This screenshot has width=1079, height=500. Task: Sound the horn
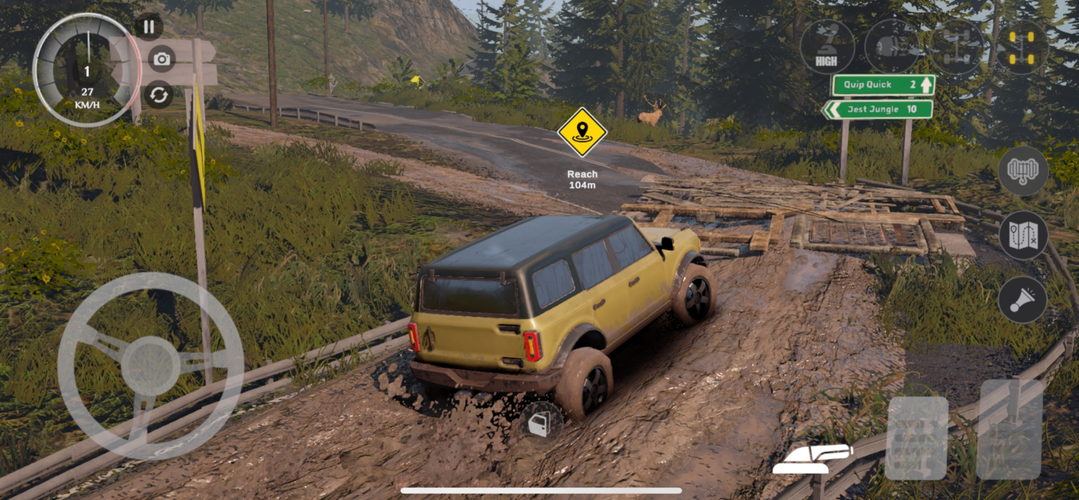pos(1022,300)
